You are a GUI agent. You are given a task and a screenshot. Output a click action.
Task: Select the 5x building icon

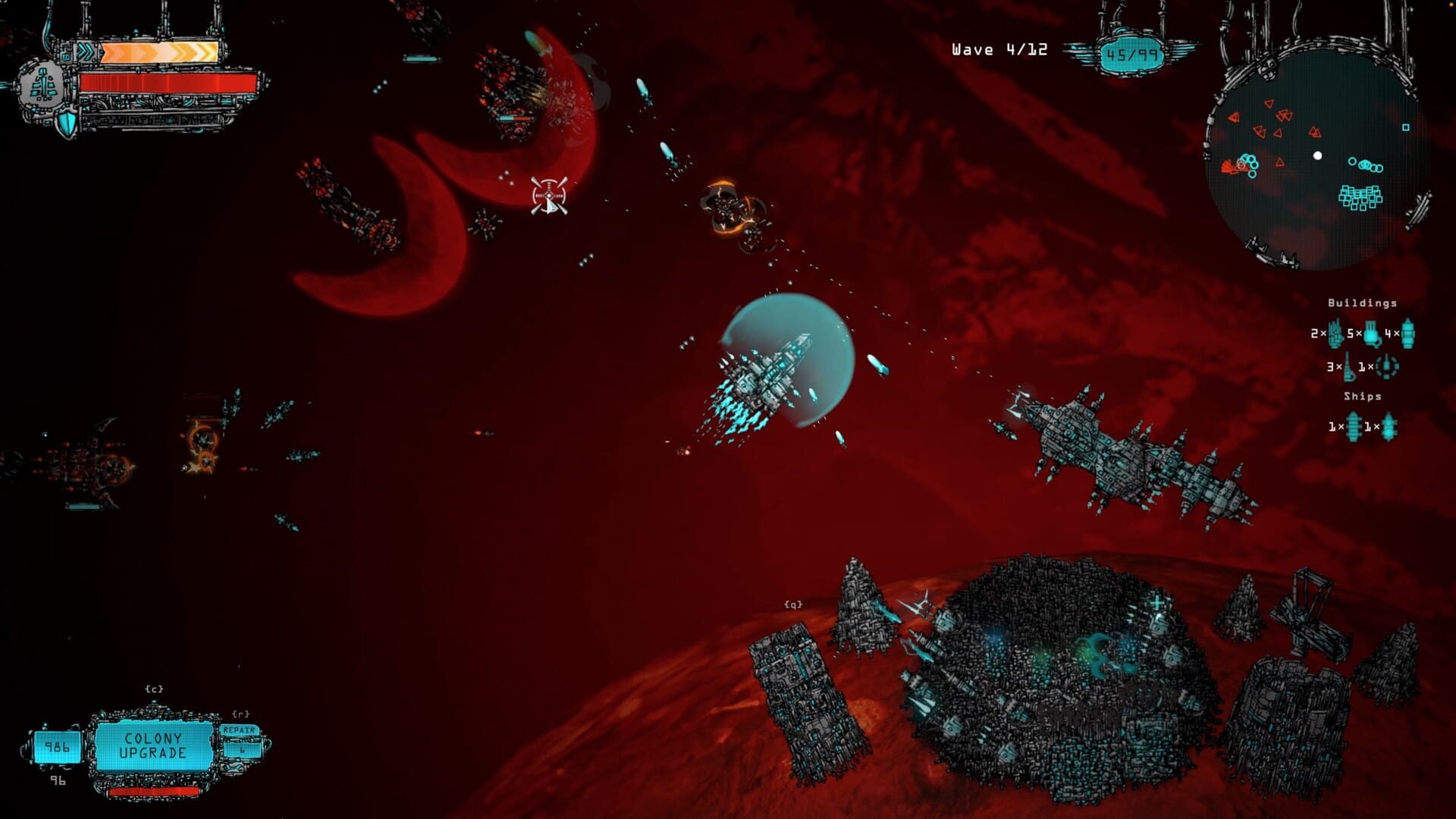click(x=1372, y=334)
